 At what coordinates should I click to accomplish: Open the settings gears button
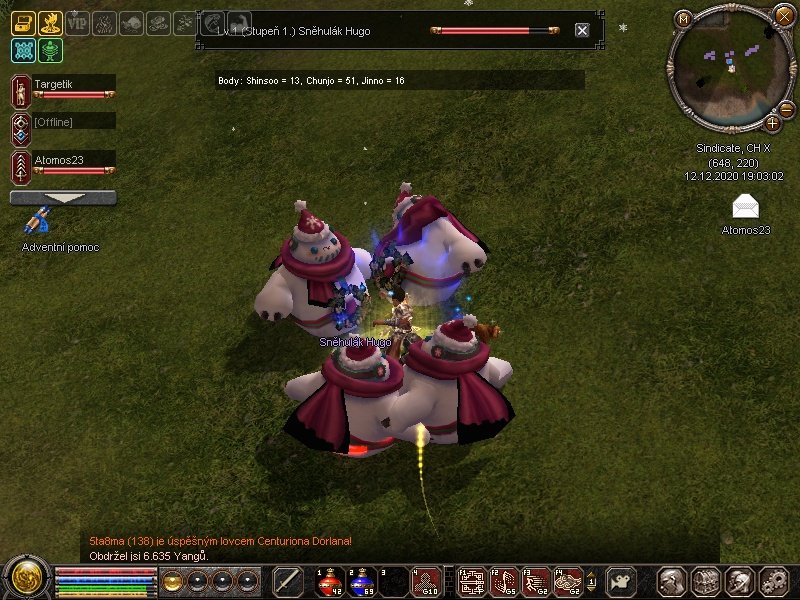point(774,581)
